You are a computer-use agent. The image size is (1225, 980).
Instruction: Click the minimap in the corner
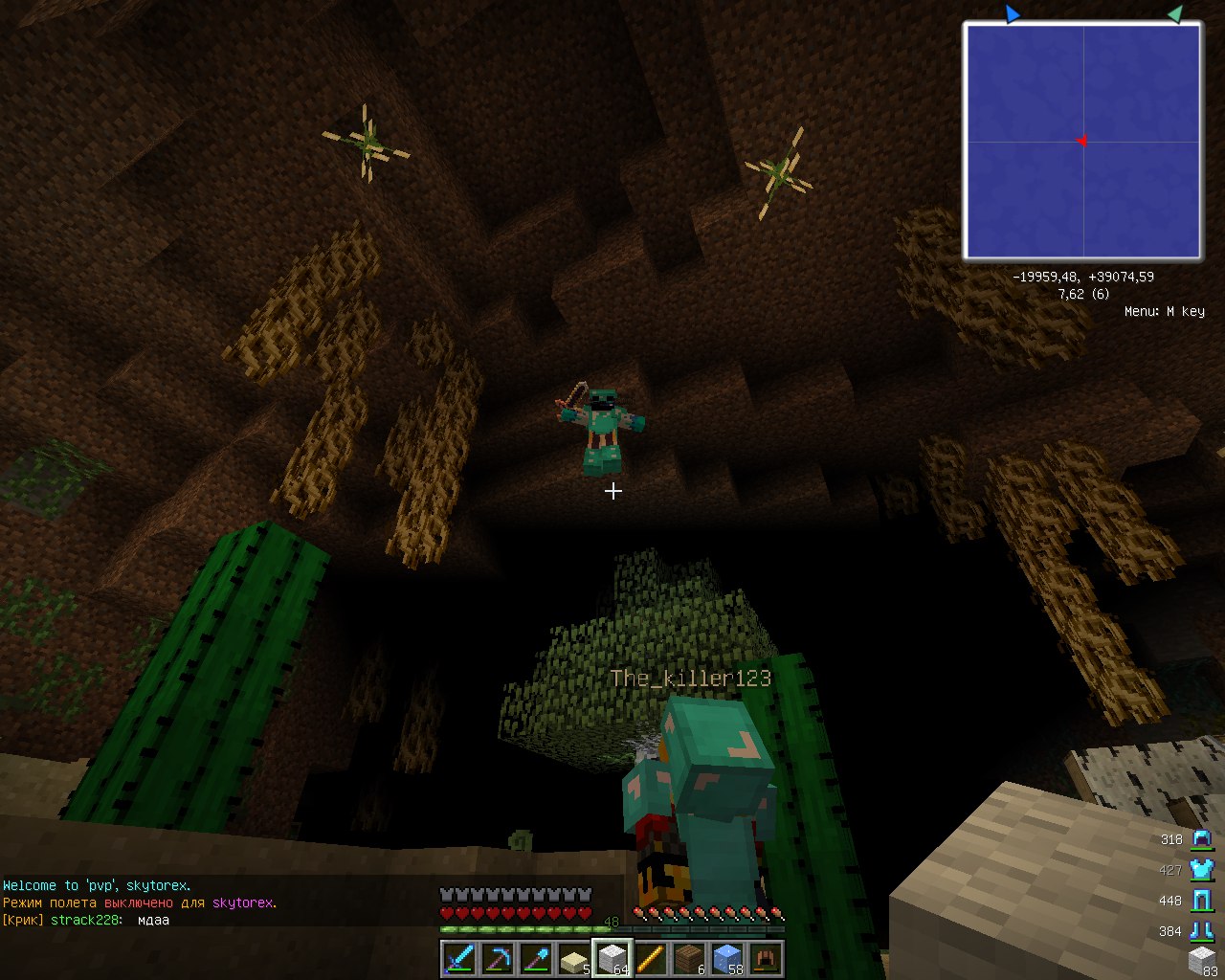[1082, 142]
